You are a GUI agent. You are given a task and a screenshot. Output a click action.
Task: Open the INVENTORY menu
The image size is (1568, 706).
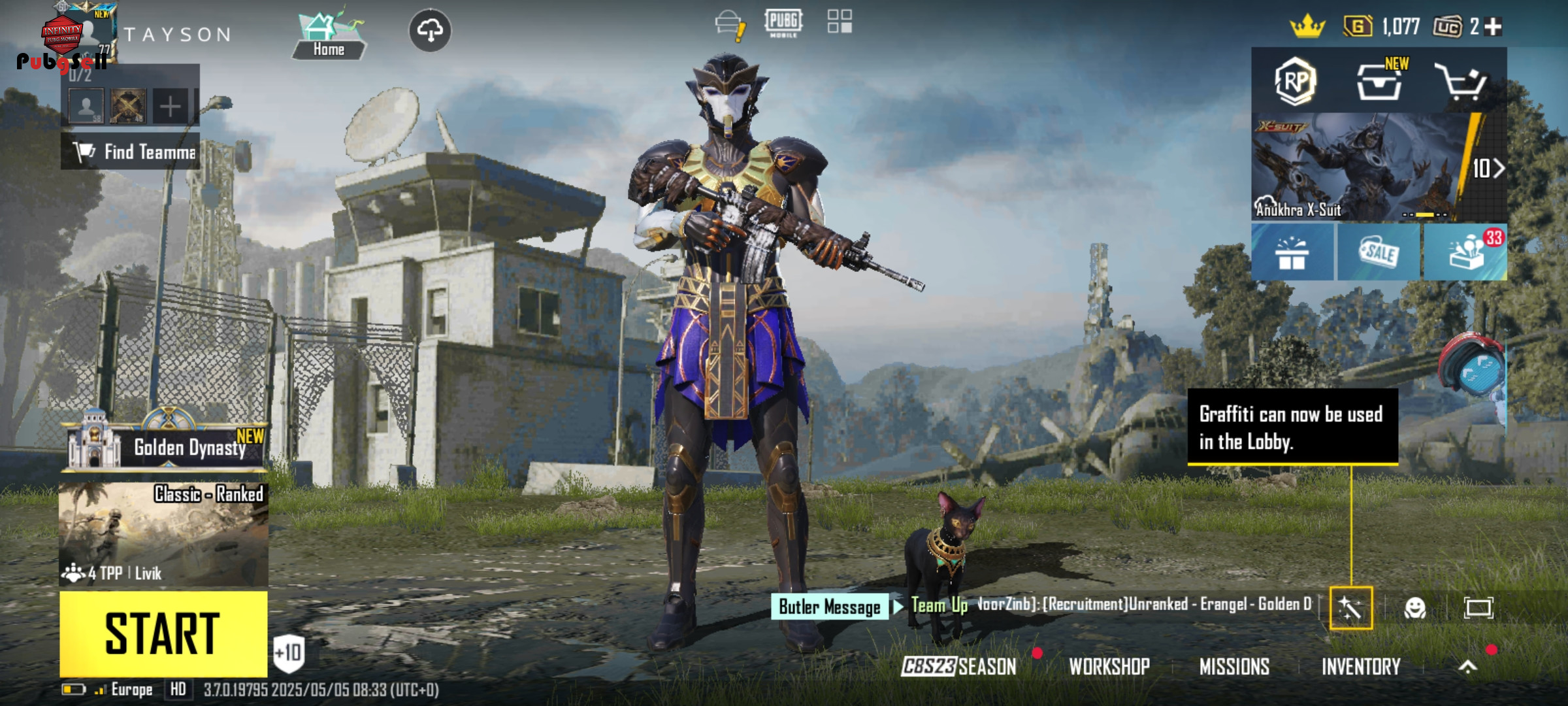[x=1361, y=667]
